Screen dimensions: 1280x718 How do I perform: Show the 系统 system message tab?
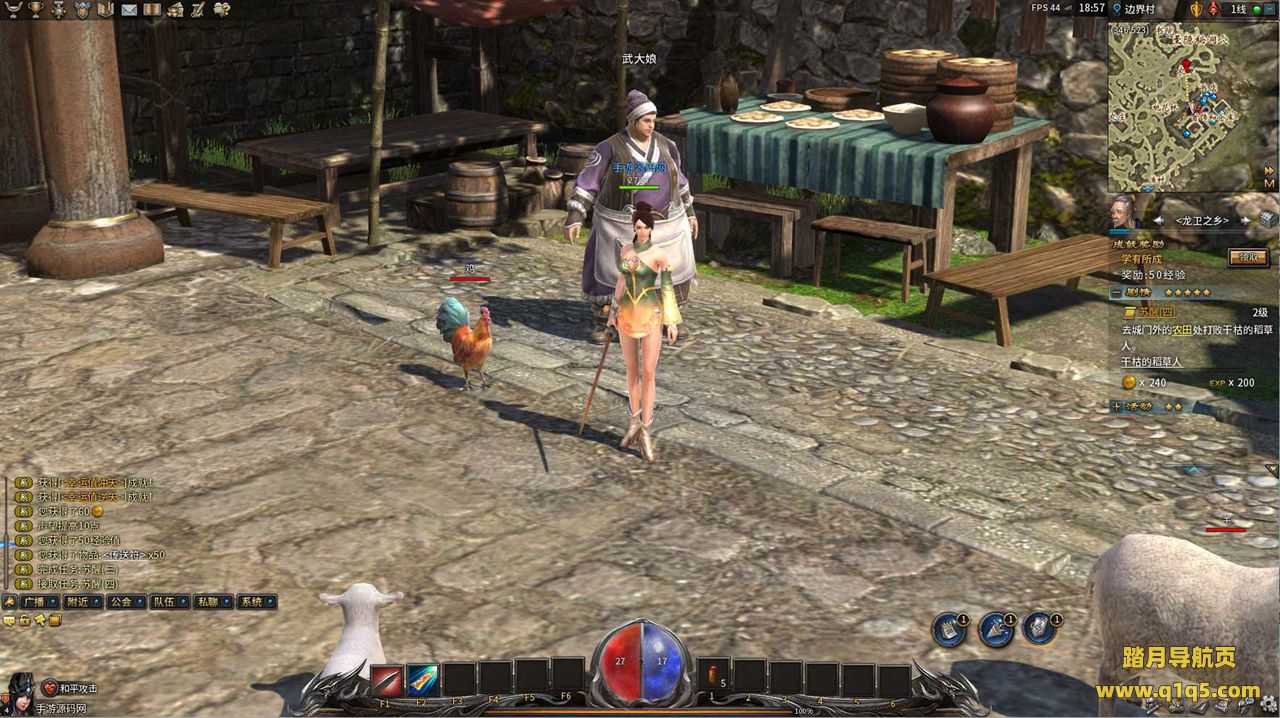point(251,602)
